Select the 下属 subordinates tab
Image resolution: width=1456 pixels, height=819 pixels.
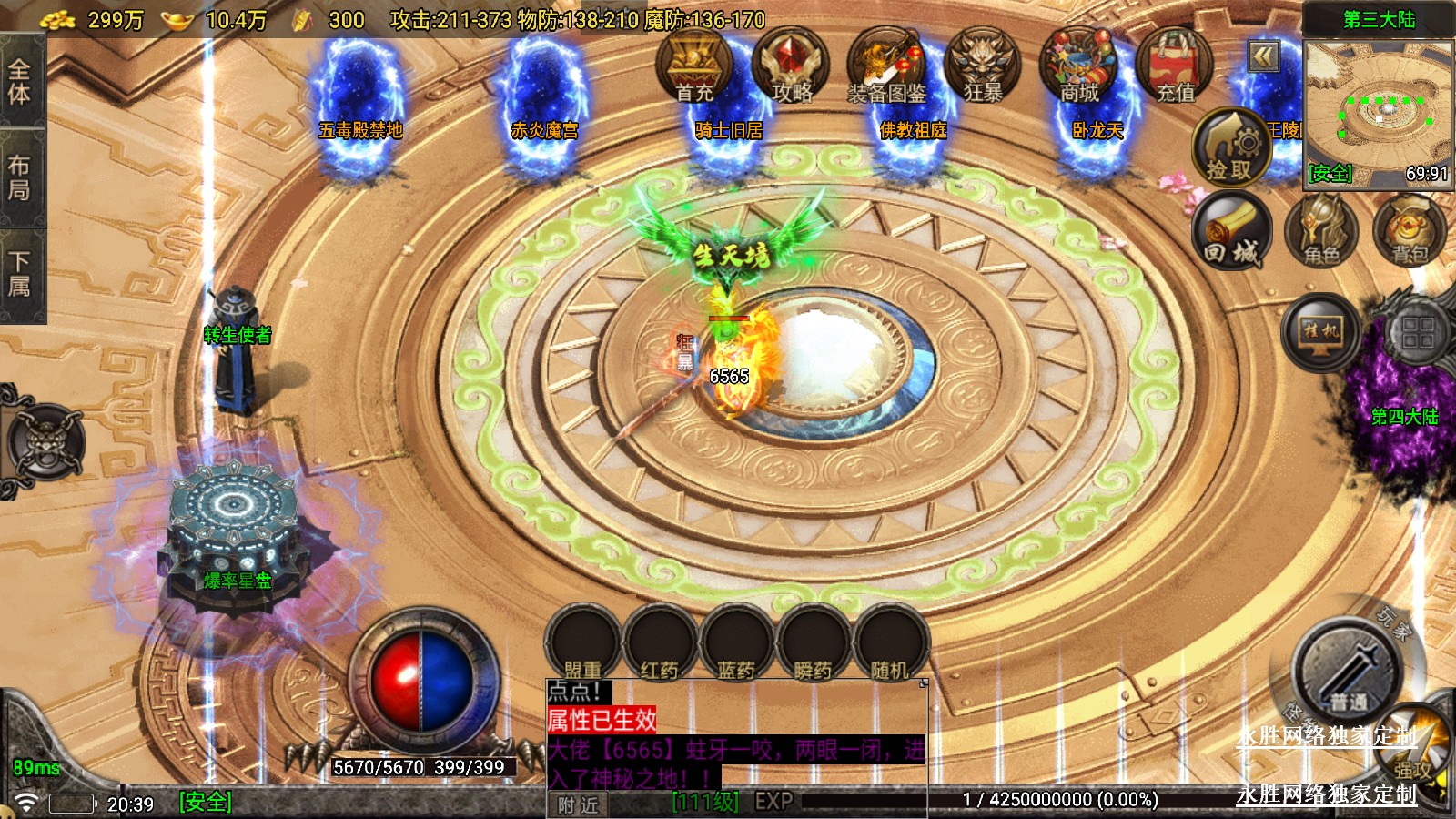click(20, 275)
